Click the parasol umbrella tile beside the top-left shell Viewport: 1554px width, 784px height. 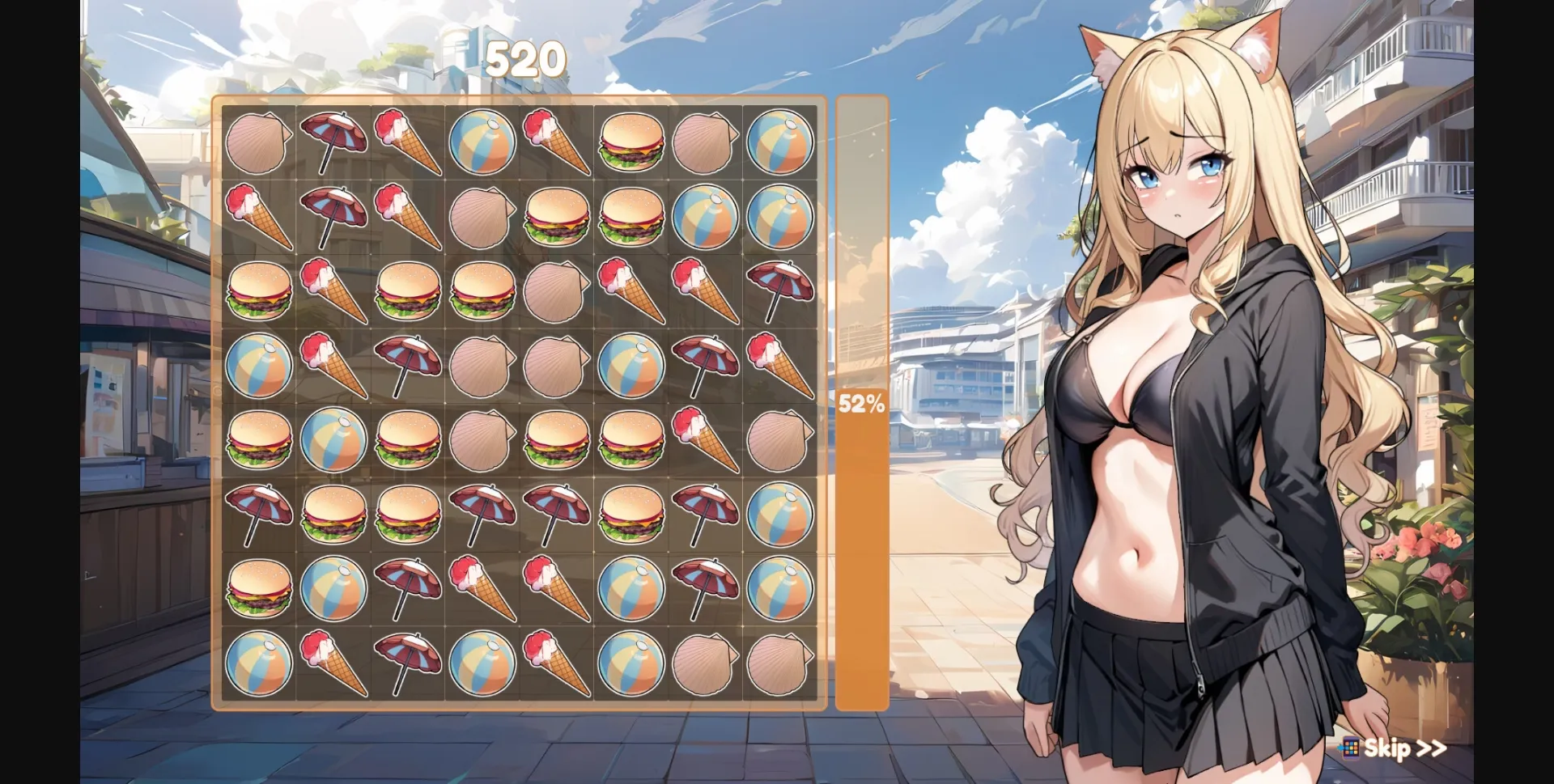click(333, 142)
